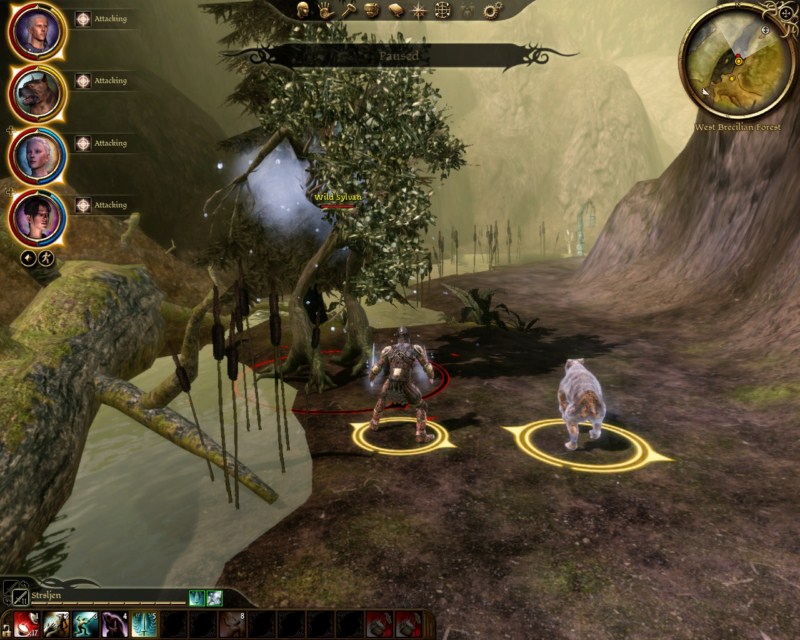800x640 pixels.
Task: Select the mabari dog portrait
Action: tap(37, 94)
